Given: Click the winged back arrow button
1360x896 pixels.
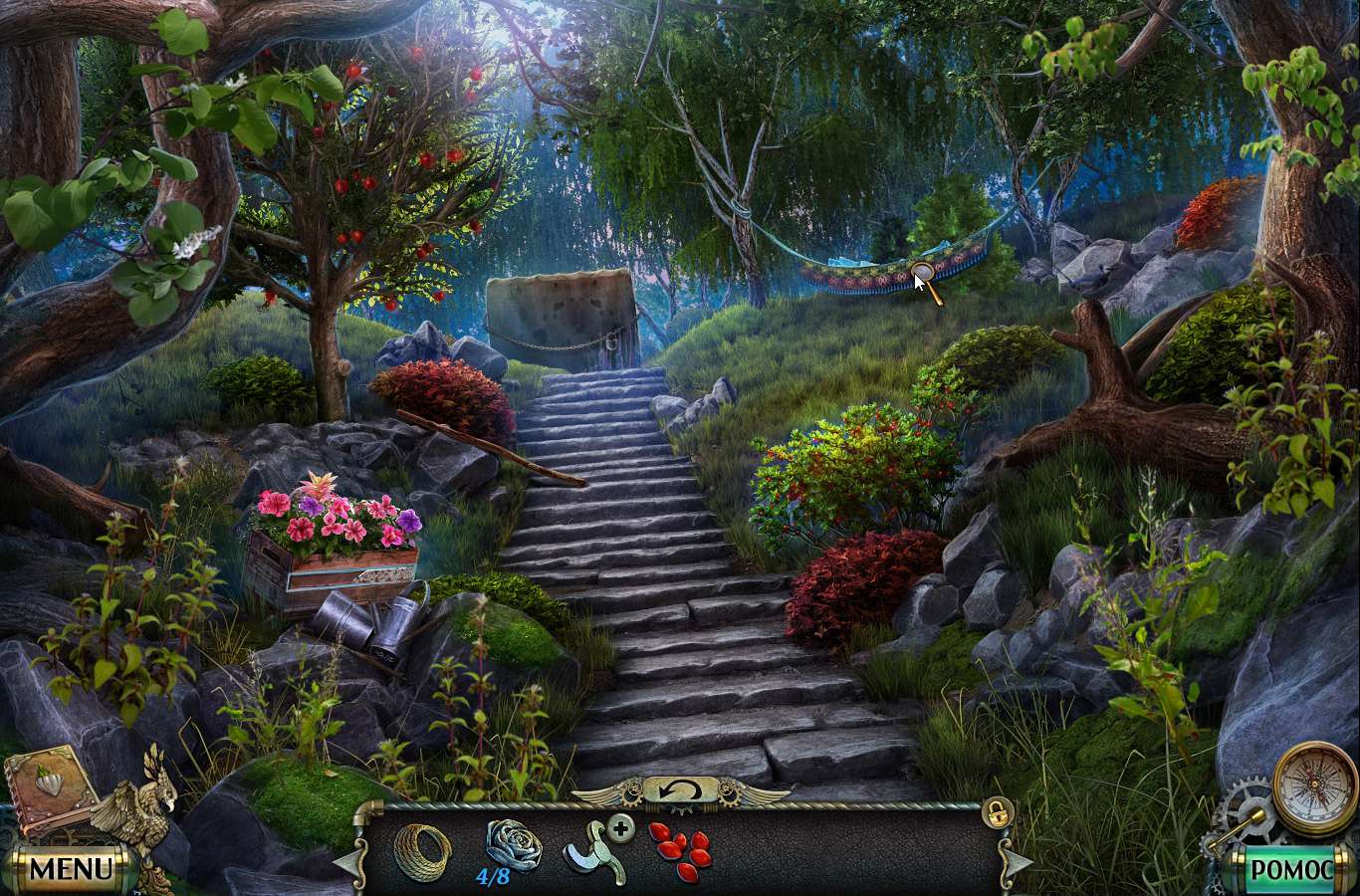Looking at the screenshot, I should (x=681, y=791).
